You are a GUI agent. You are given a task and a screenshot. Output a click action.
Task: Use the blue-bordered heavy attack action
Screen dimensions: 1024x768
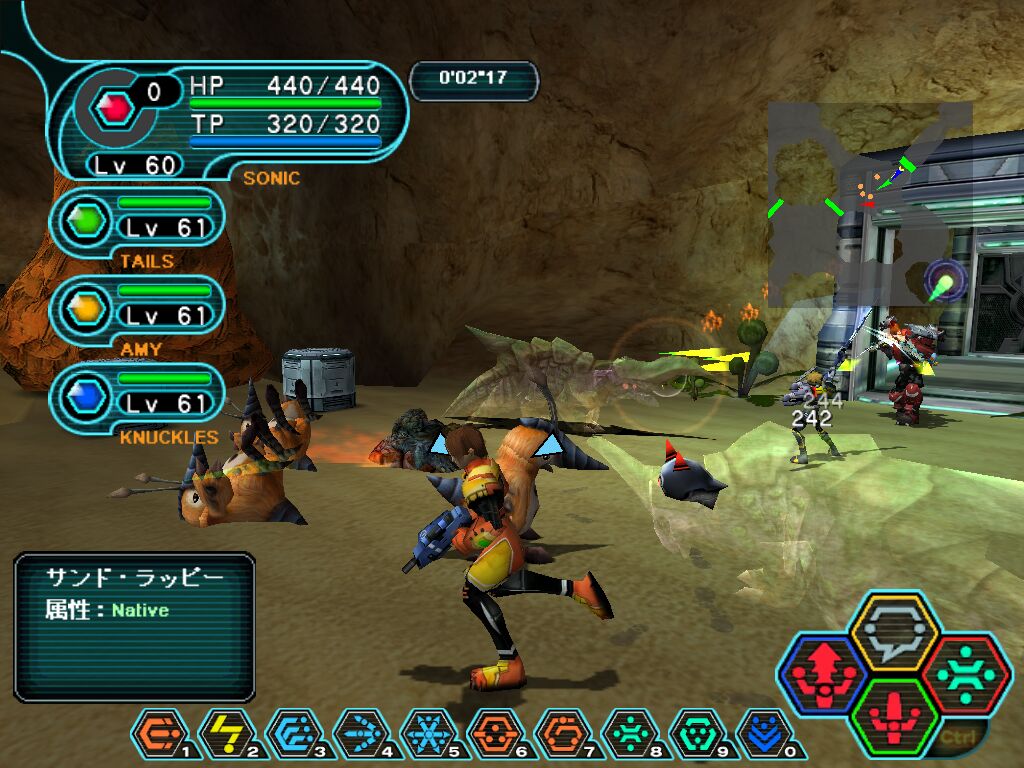tap(825, 676)
